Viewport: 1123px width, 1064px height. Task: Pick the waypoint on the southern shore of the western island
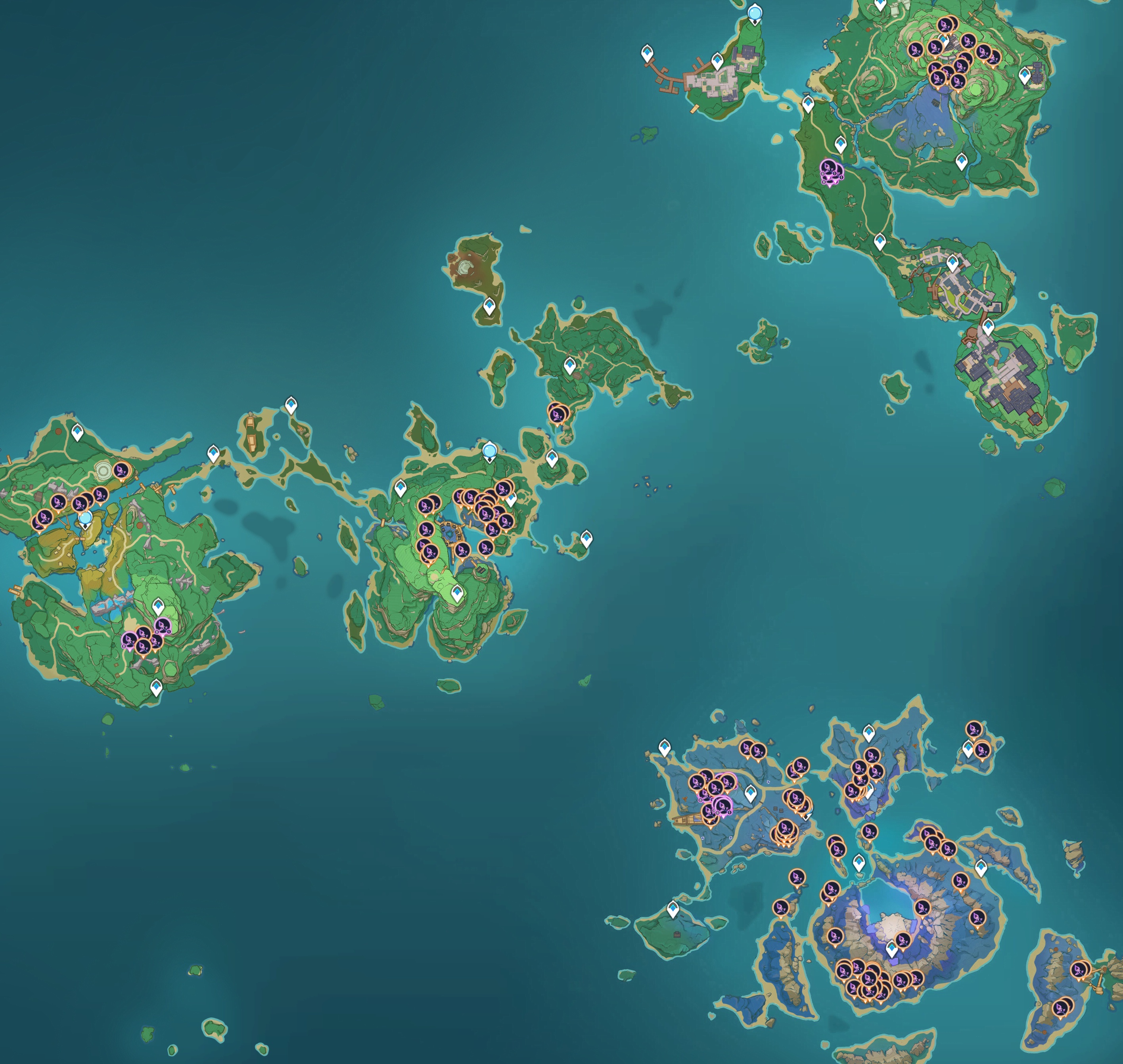click(x=156, y=687)
